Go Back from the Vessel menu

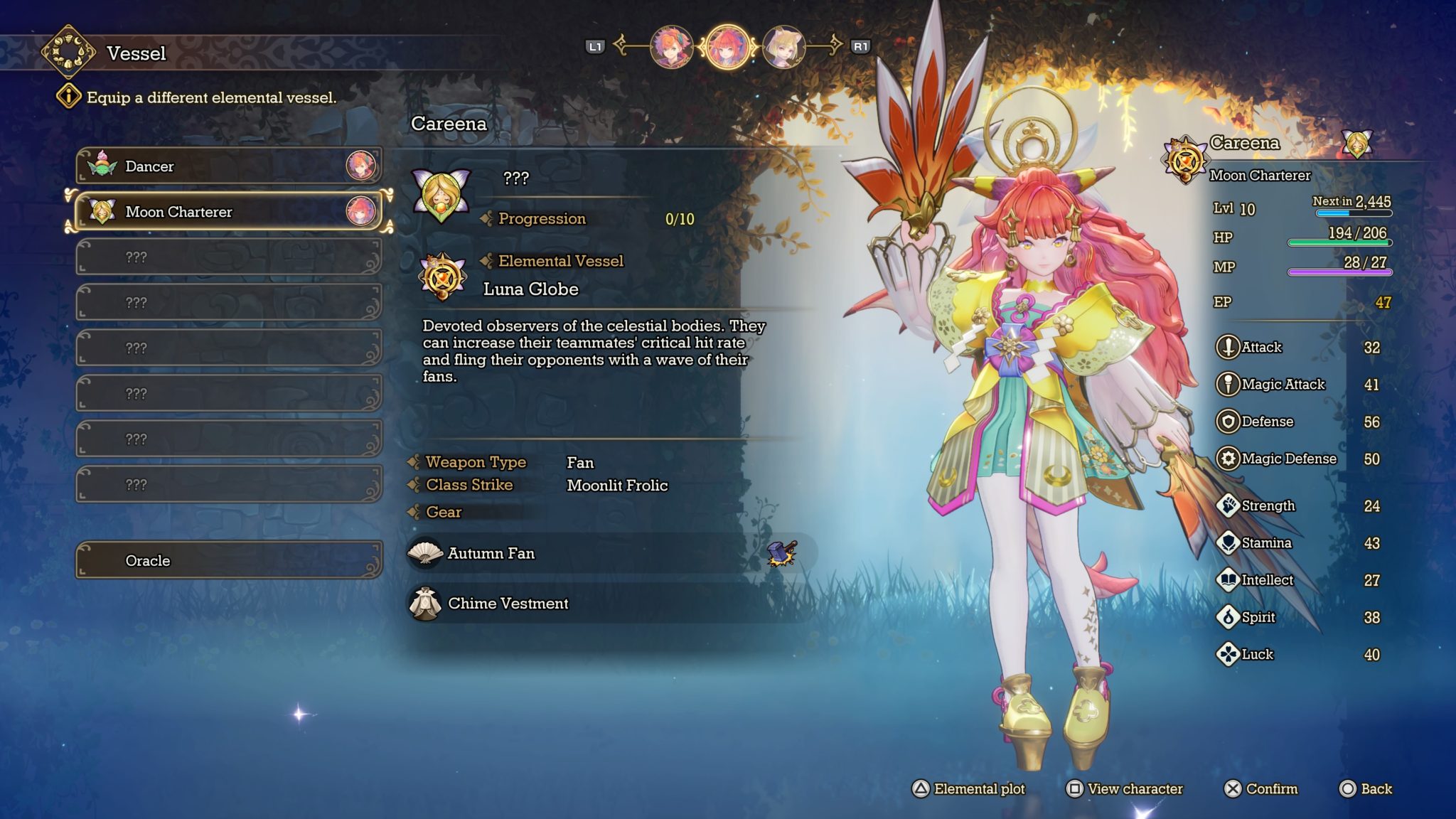tap(1366, 788)
